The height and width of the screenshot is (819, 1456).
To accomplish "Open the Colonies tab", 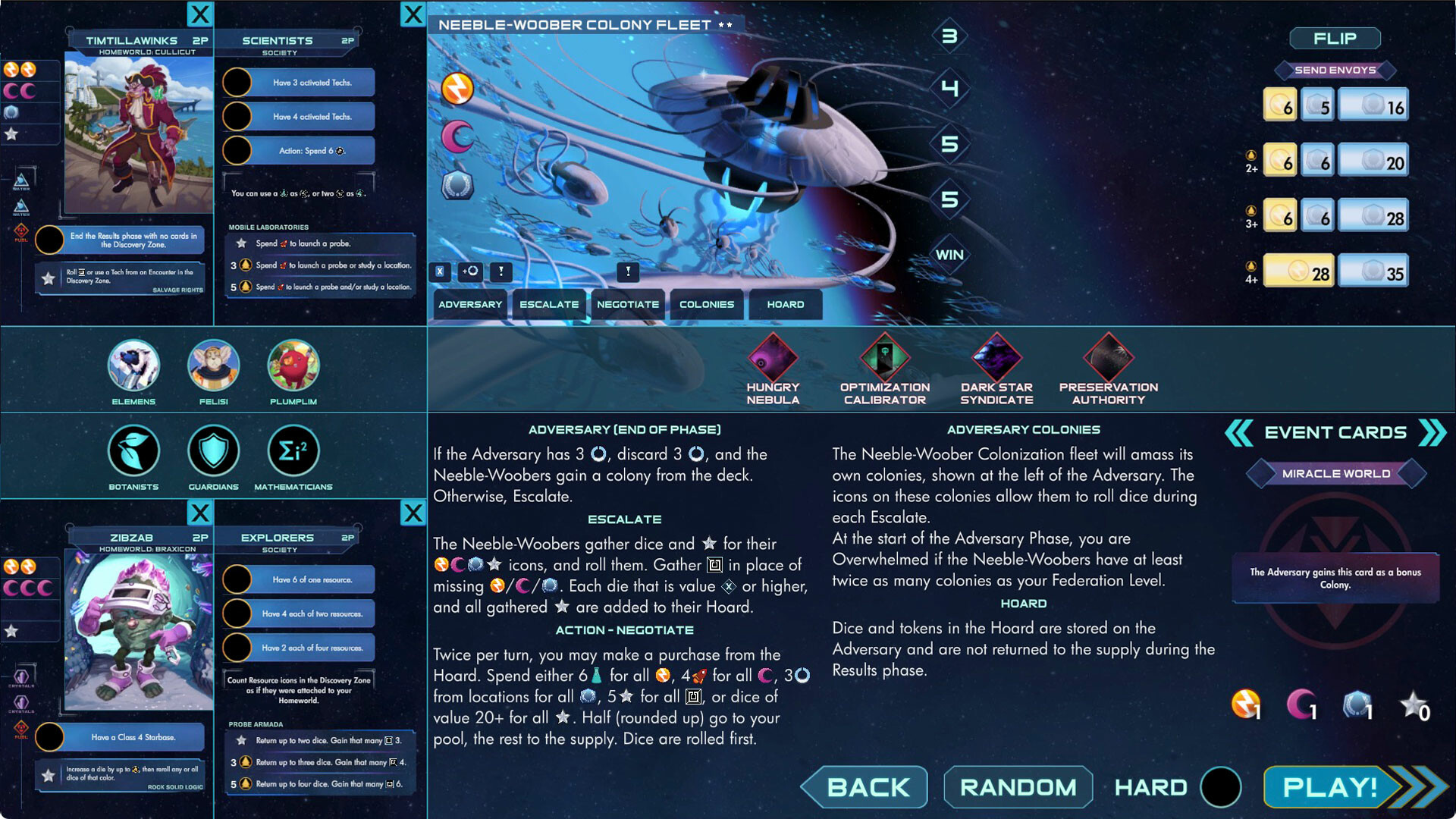I will pyautogui.click(x=706, y=304).
